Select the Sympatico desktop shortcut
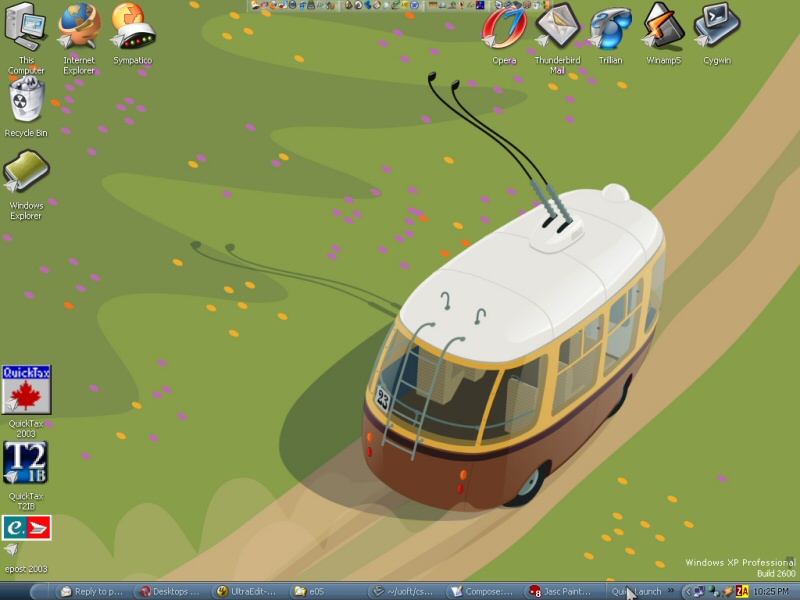The width and height of the screenshot is (800, 600). coord(132,30)
